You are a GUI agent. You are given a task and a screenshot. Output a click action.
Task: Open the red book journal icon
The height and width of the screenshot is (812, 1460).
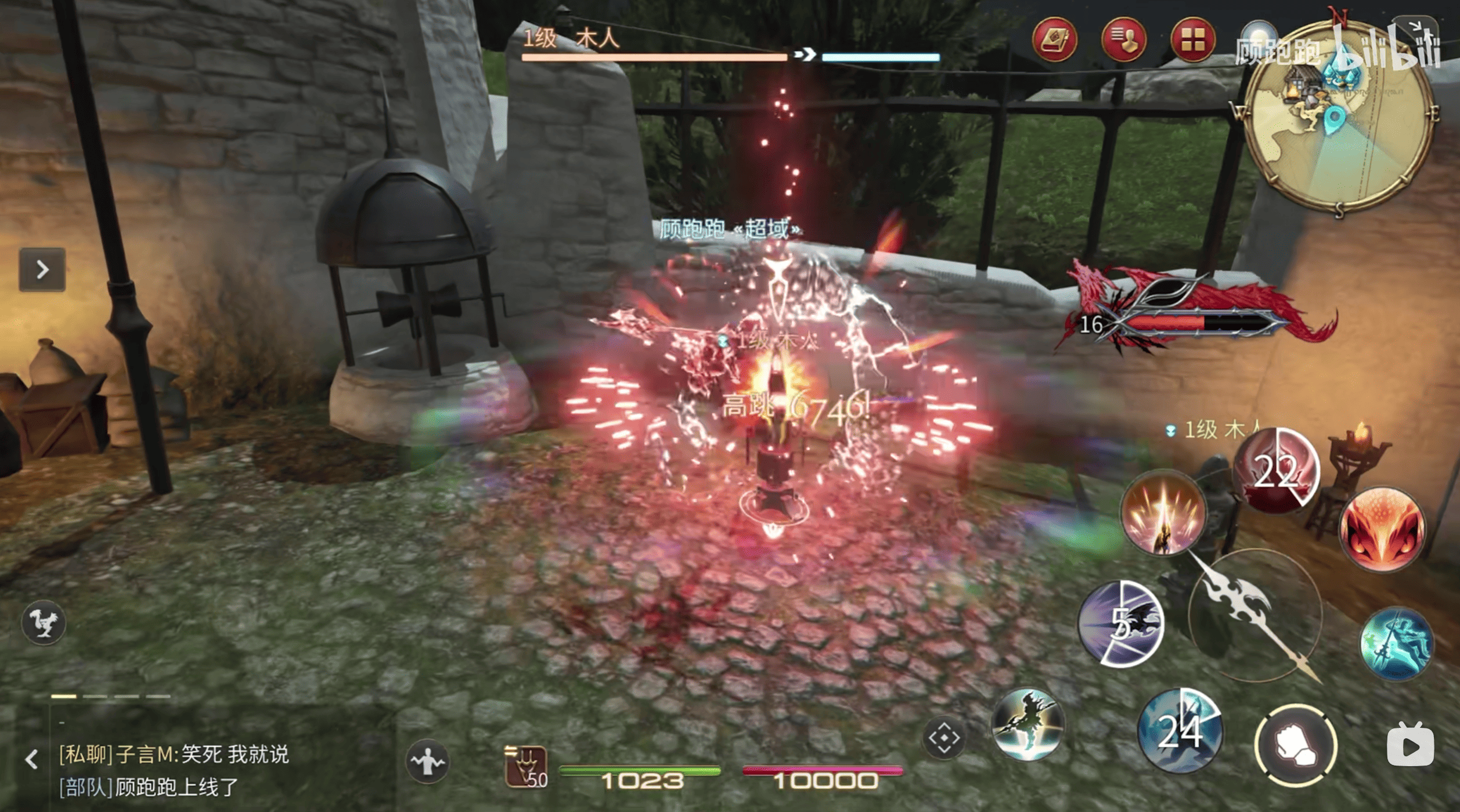(x=1054, y=40)
